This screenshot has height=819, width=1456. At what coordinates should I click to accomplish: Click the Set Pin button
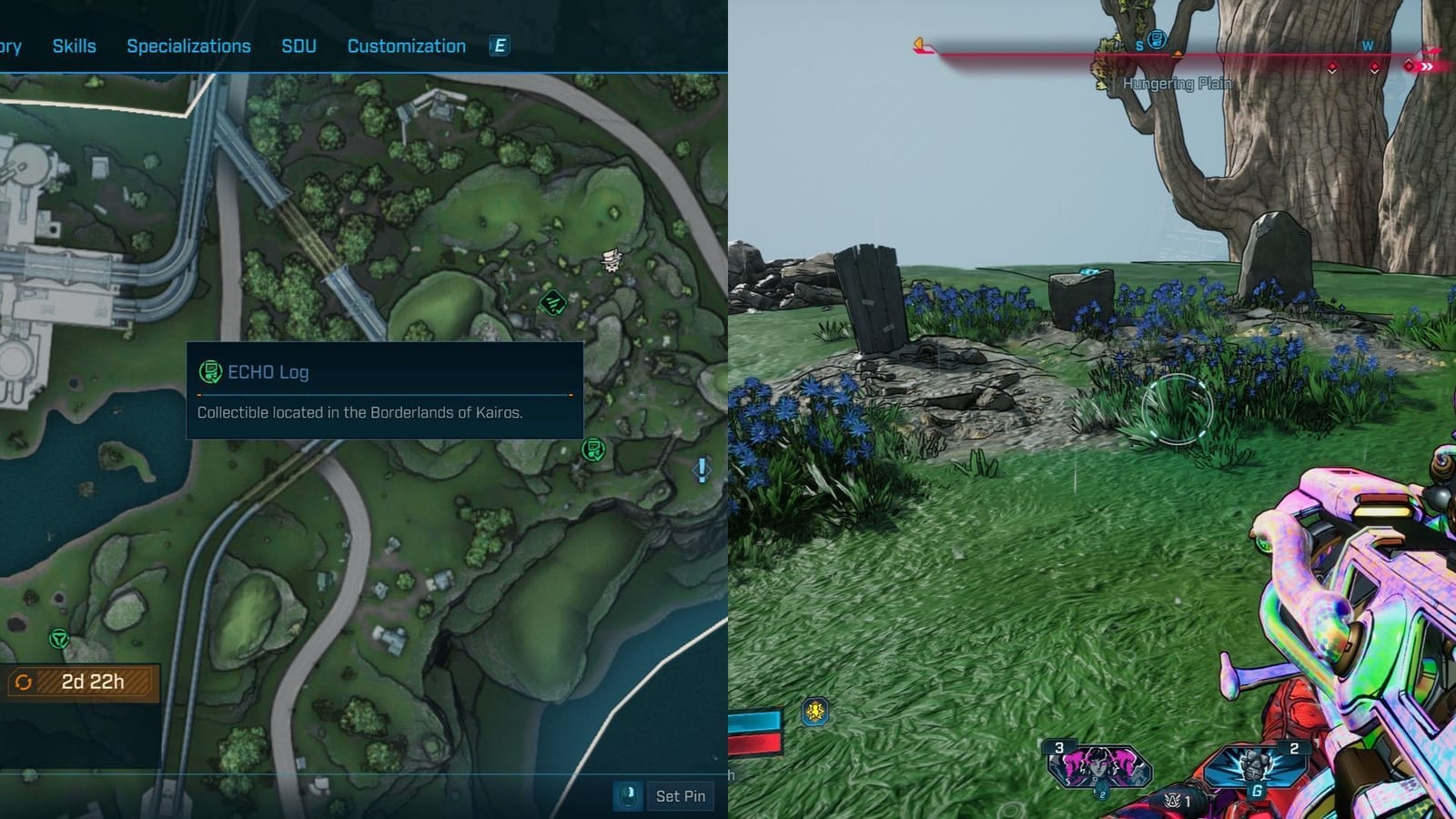[x=681, y=795]
